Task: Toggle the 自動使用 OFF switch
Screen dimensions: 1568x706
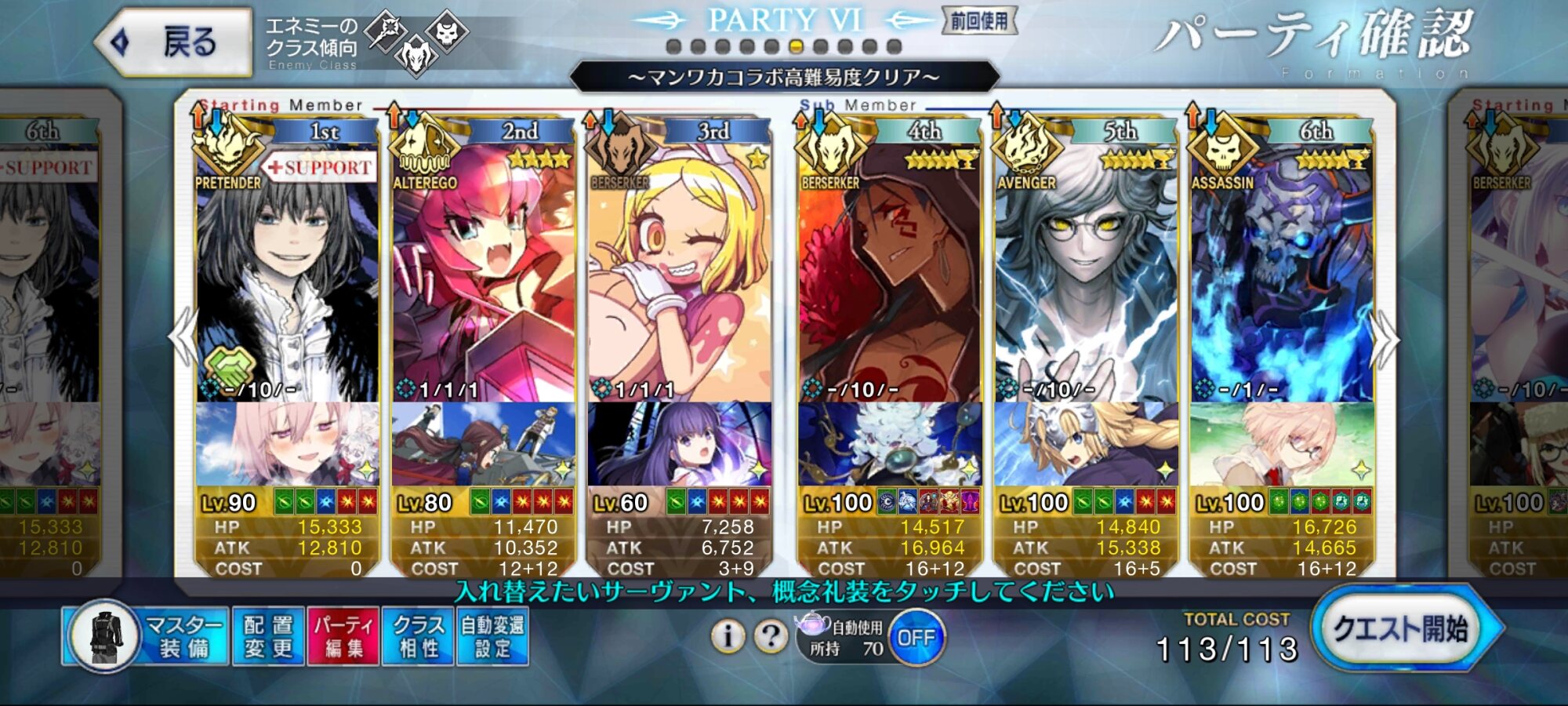Action: pos(916,638)
